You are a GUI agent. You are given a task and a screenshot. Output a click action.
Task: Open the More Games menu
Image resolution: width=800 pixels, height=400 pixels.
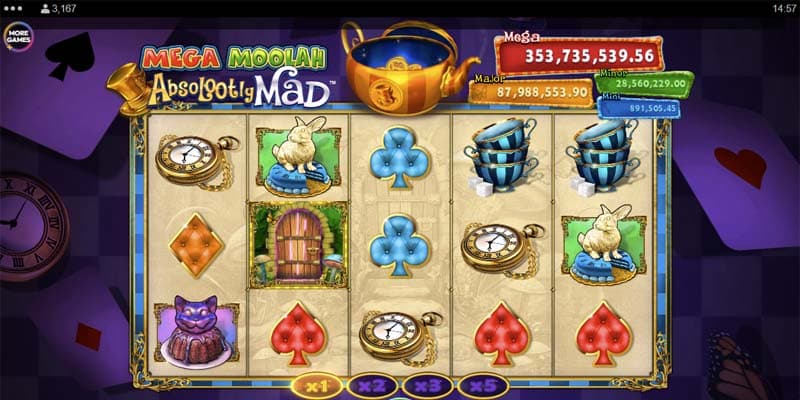[x=18, y=37]
